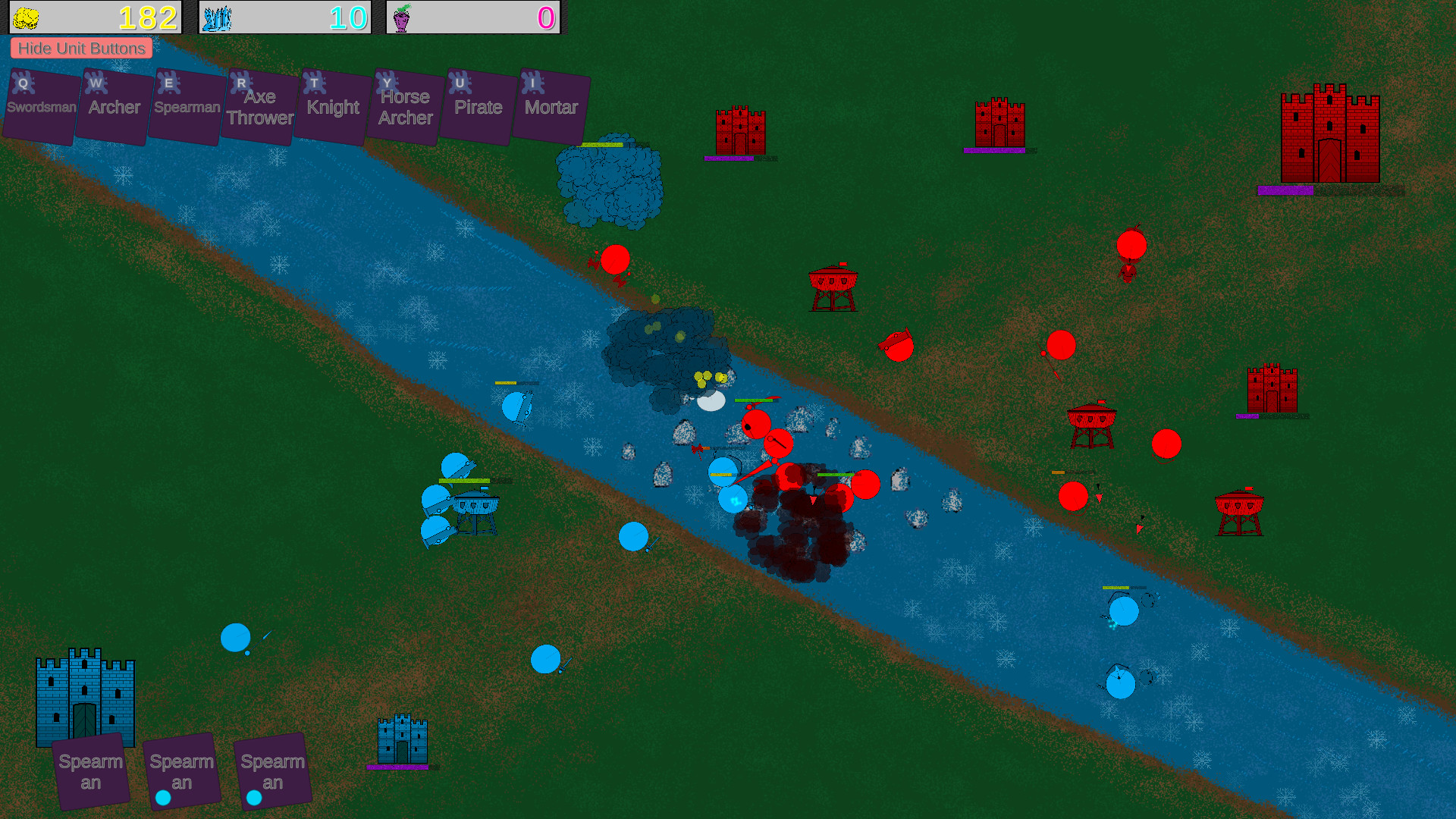Select the Swordsman unit button
The width and height of the screenshot is (1456, 819).
point(39,106)
